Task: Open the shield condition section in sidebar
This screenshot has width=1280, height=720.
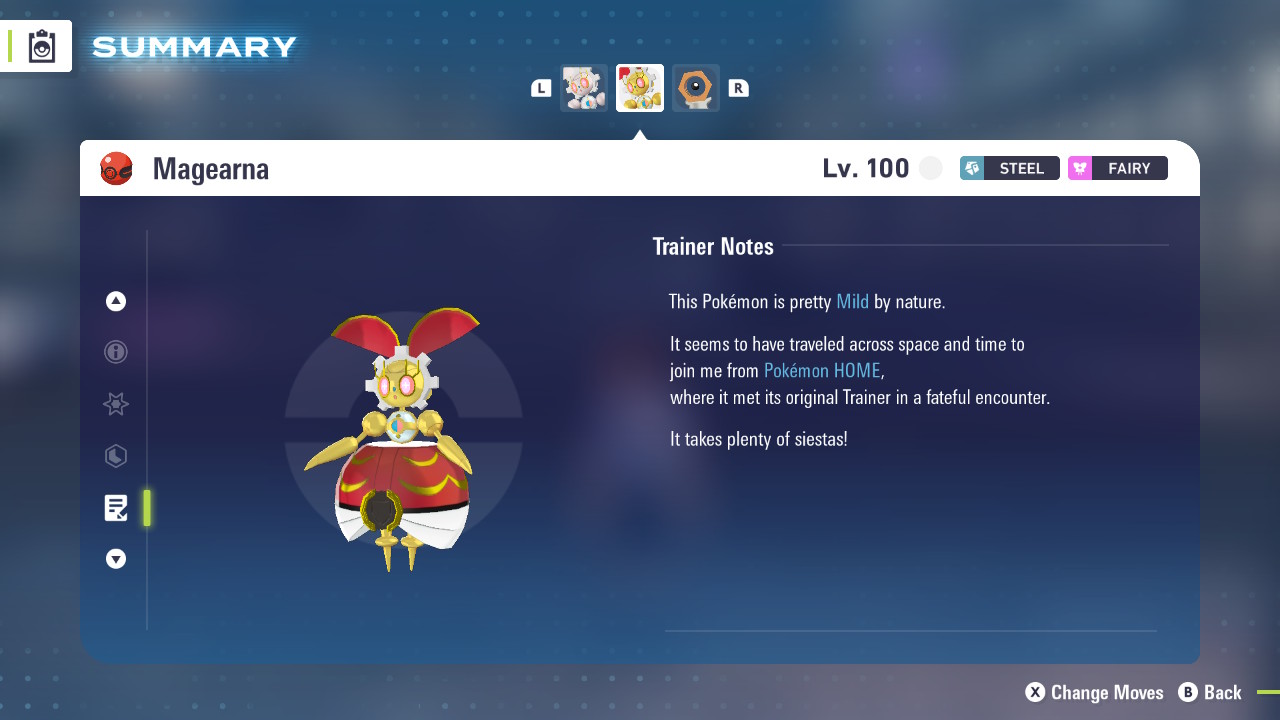Action: click(115, 456)
